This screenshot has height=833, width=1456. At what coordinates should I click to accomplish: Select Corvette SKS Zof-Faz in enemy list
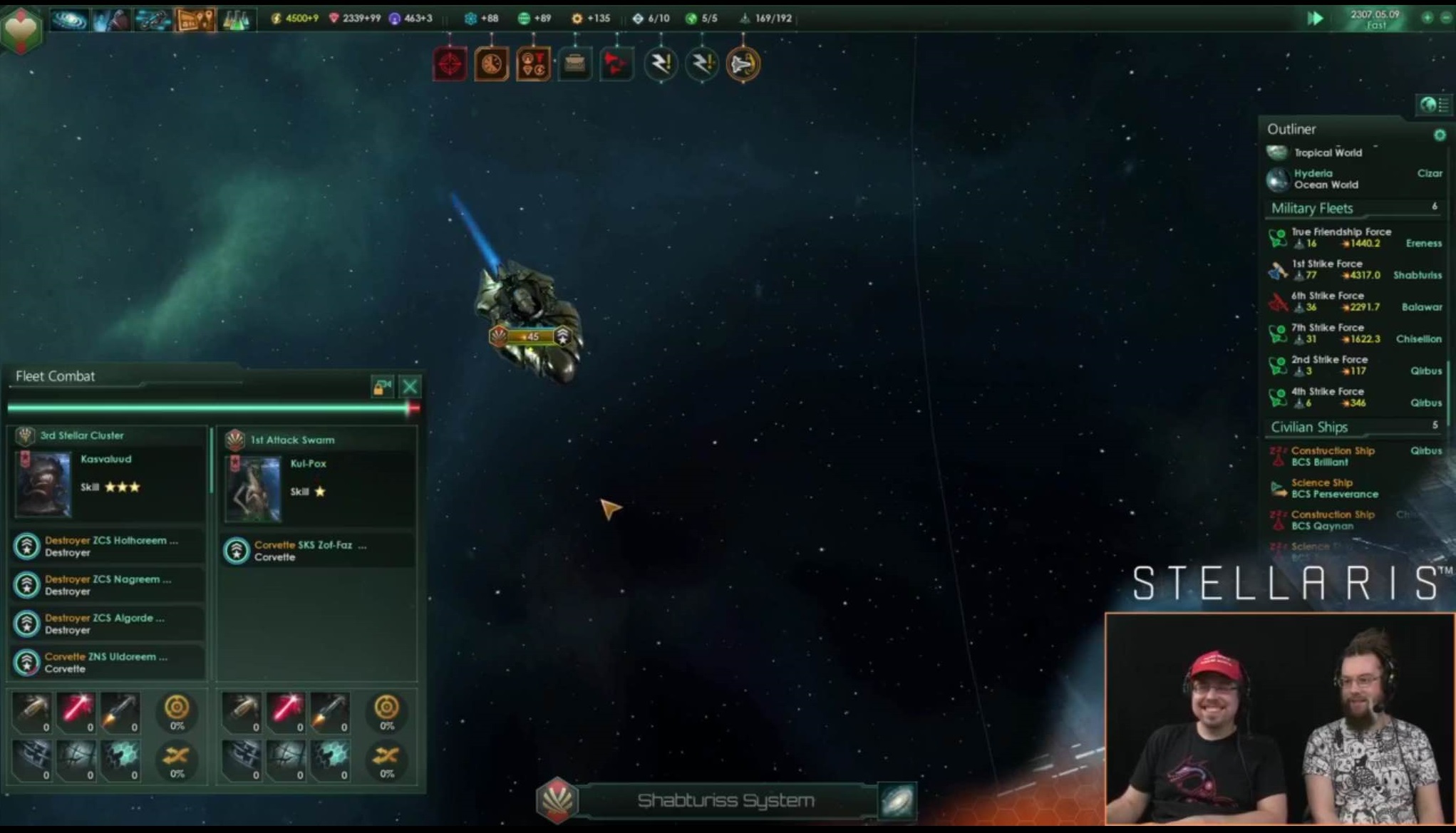310,551
